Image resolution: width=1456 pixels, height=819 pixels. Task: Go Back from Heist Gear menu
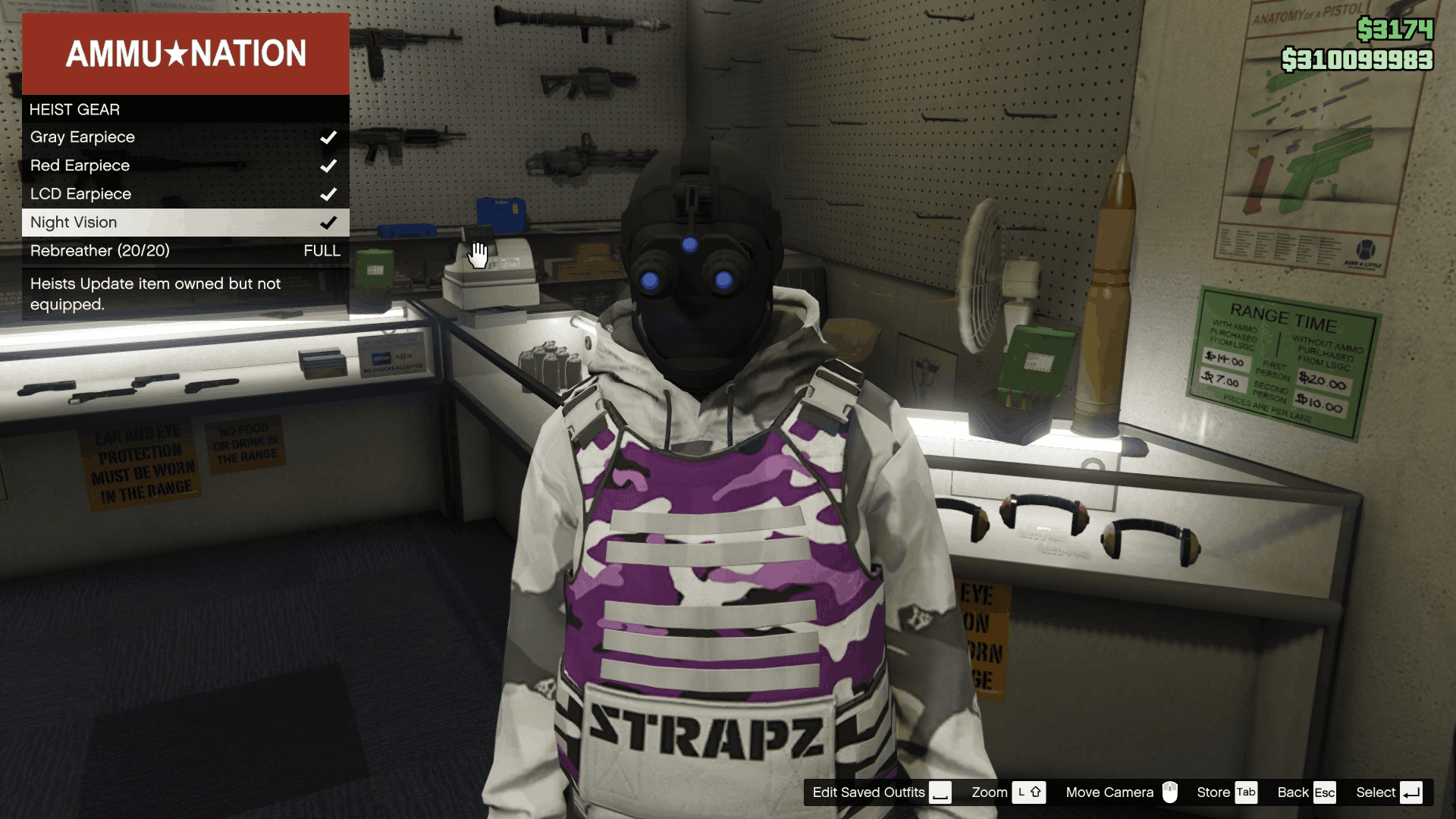(x=1306, y=792)
